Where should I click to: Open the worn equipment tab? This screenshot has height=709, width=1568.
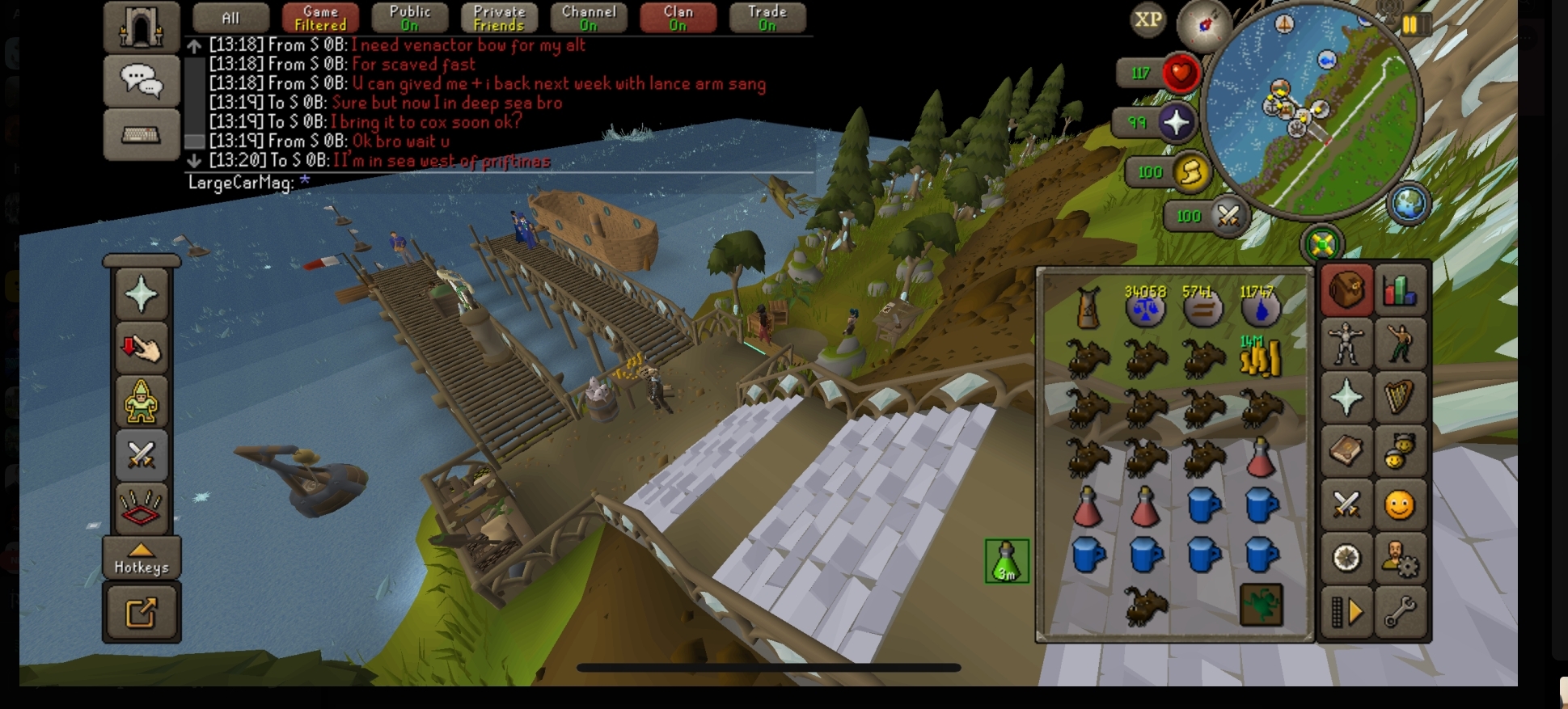[x=1346, y=344]
